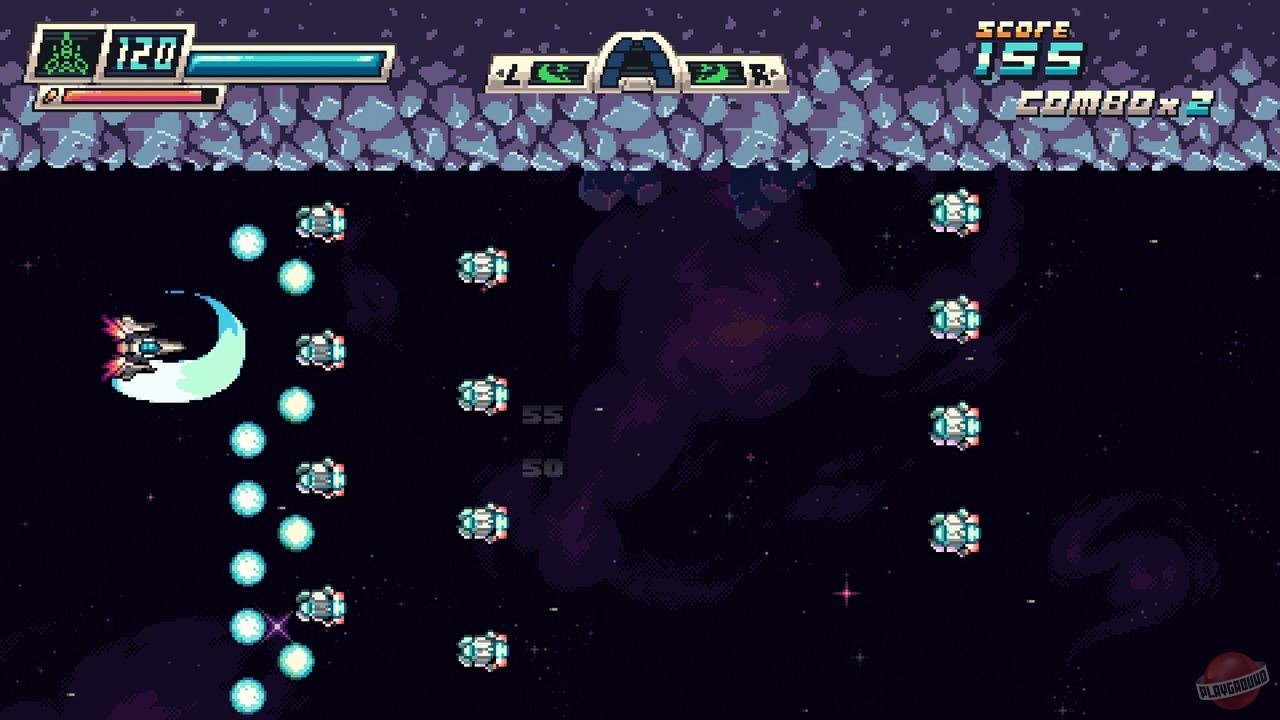This screenshot has width=1280, height=720.
Task: Click the pencil icon beside the red bar
Action: pyautogui.click(x=50, y=95)
